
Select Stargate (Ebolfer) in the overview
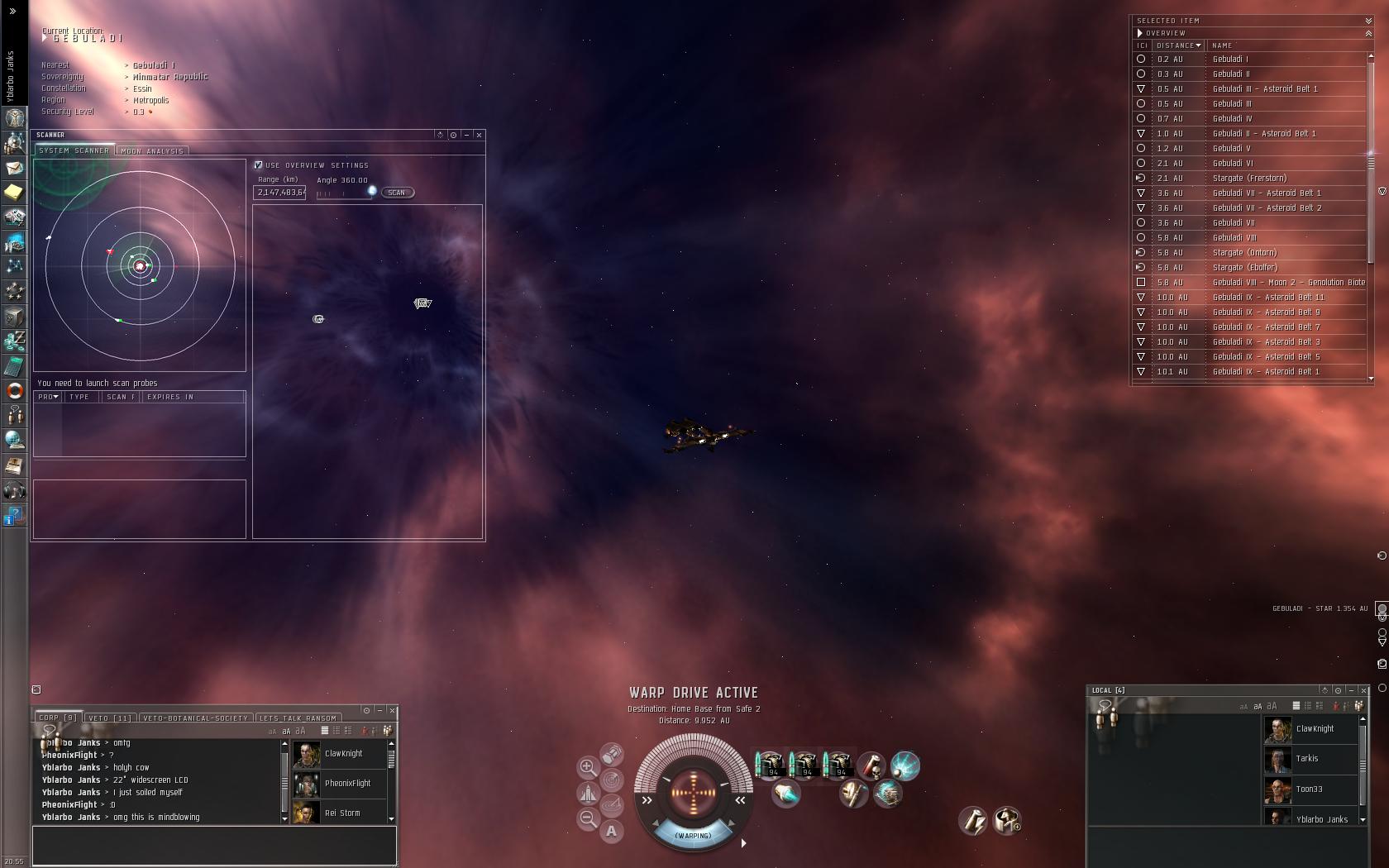pyautogui.click(x=1244, y=268)
